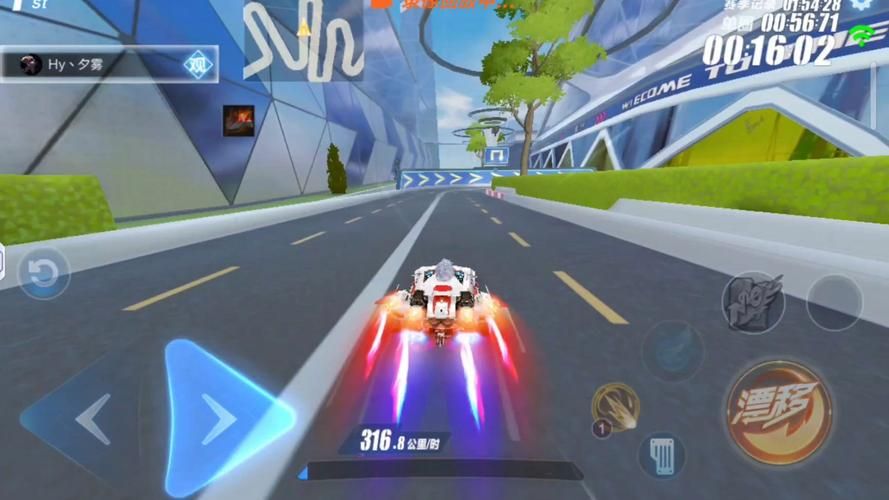
Task: Tap the orange 漂移 drift button
Action: (x=778, y=413)
